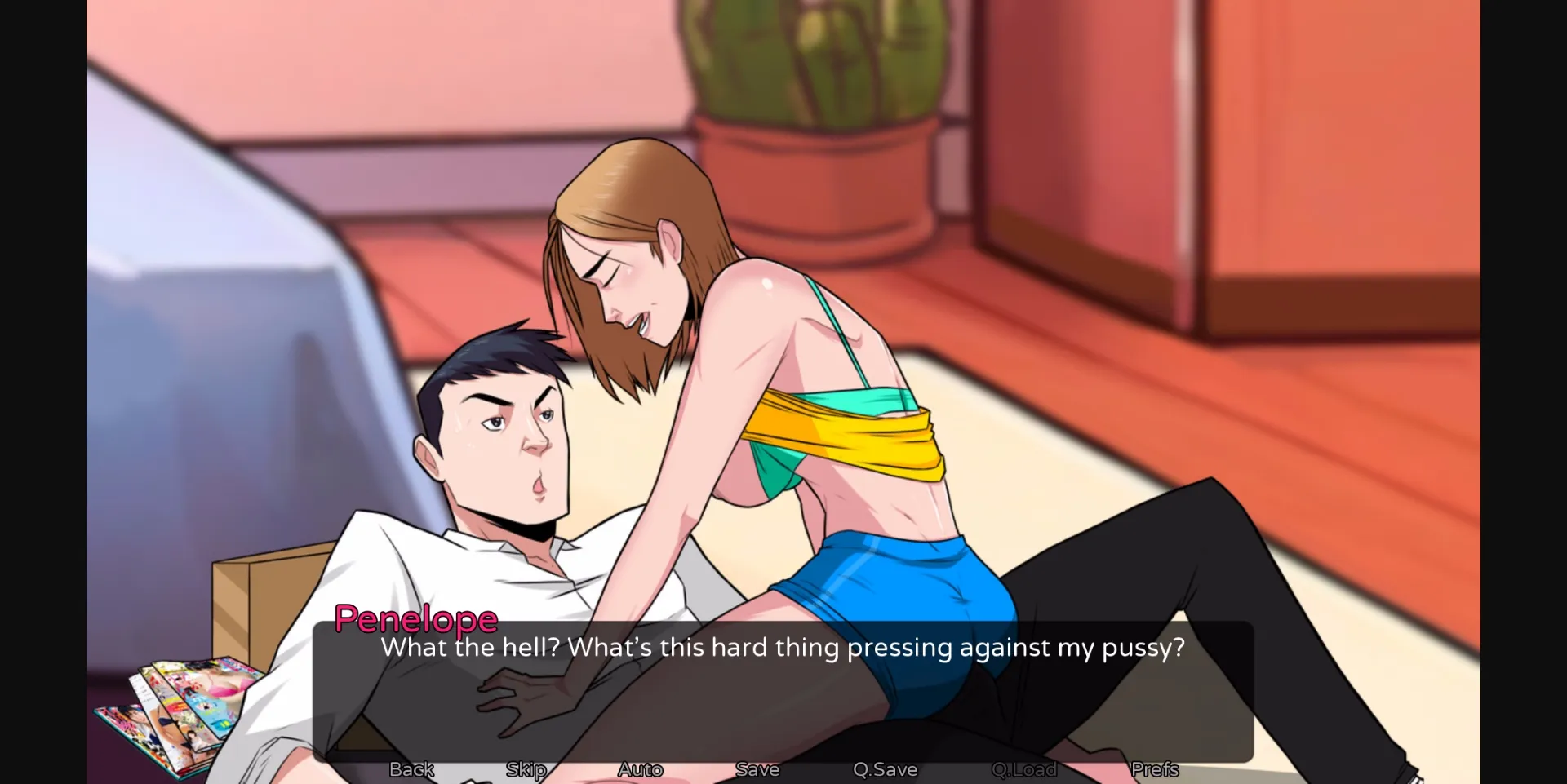The width and height of the screenshot is (1567, 784).
Task: Click the stack of manga magazines
Action: click(171, 710)
